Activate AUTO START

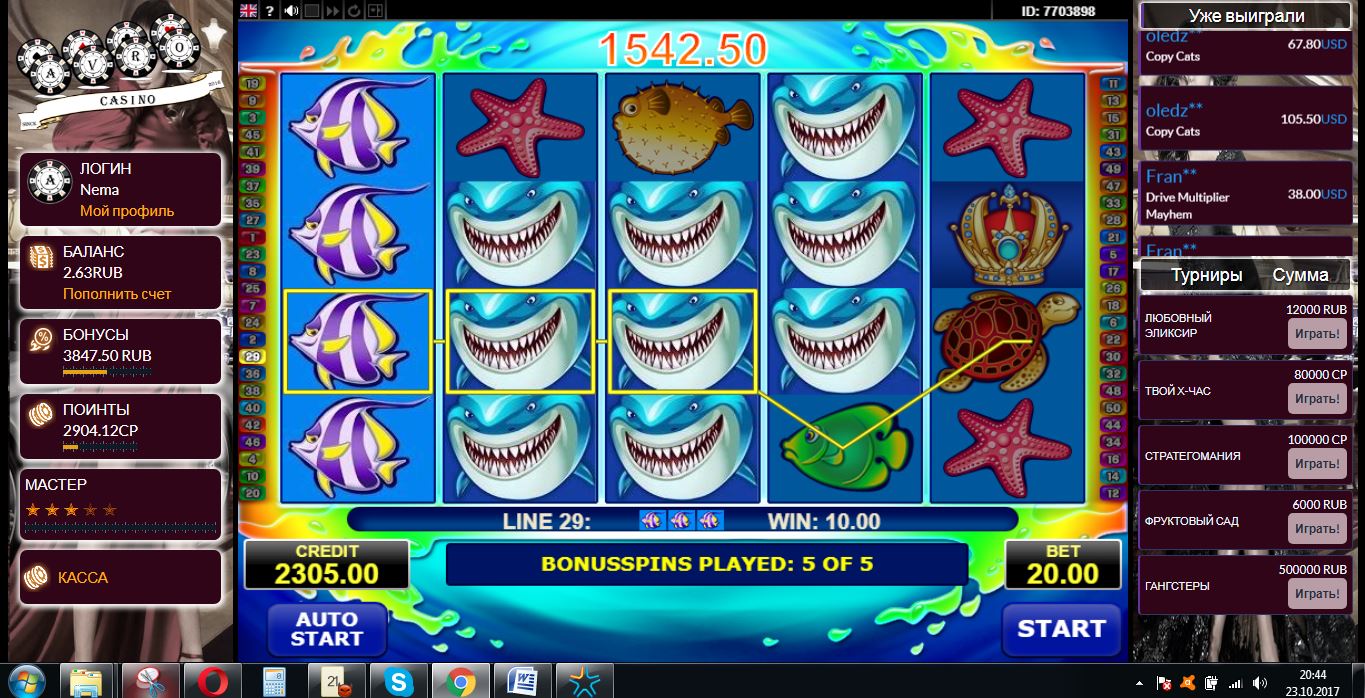point(327,629)
